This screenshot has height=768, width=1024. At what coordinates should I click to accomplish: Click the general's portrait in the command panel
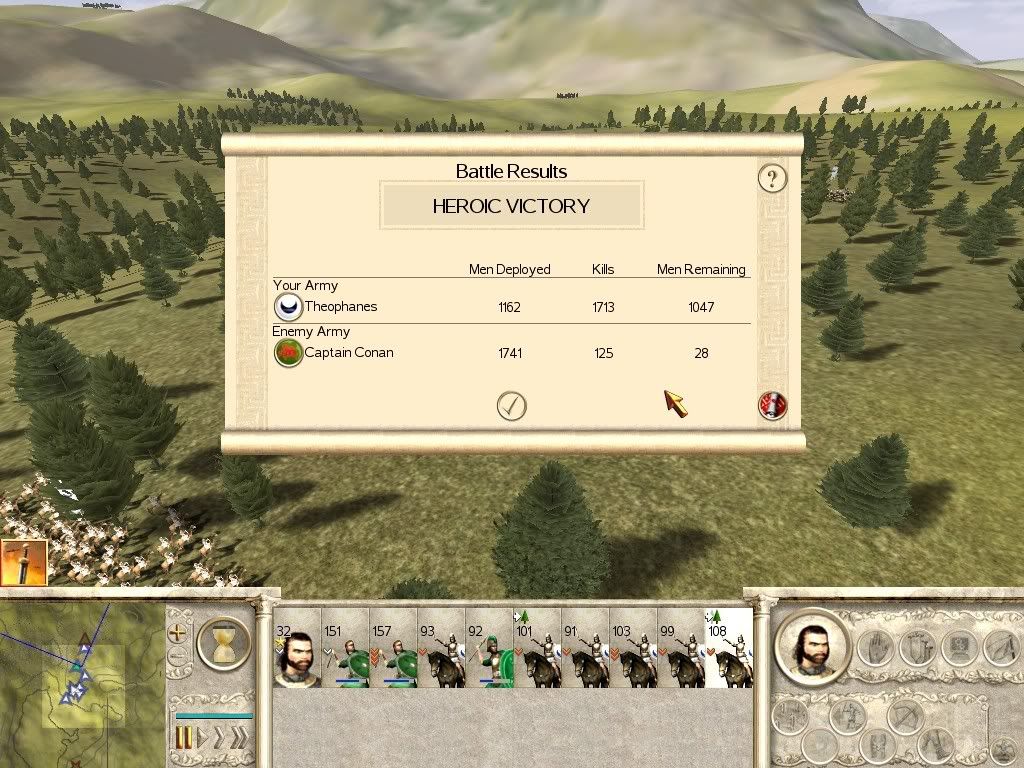point(811,645)
